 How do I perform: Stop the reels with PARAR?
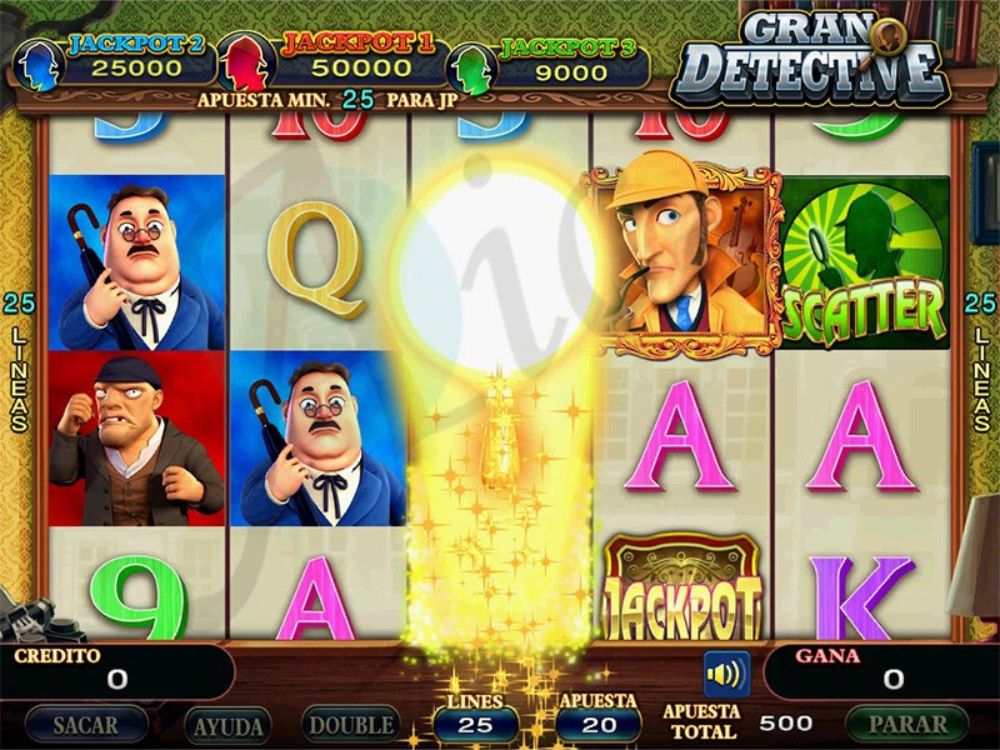pyautogui.click(x=907, y=723)
